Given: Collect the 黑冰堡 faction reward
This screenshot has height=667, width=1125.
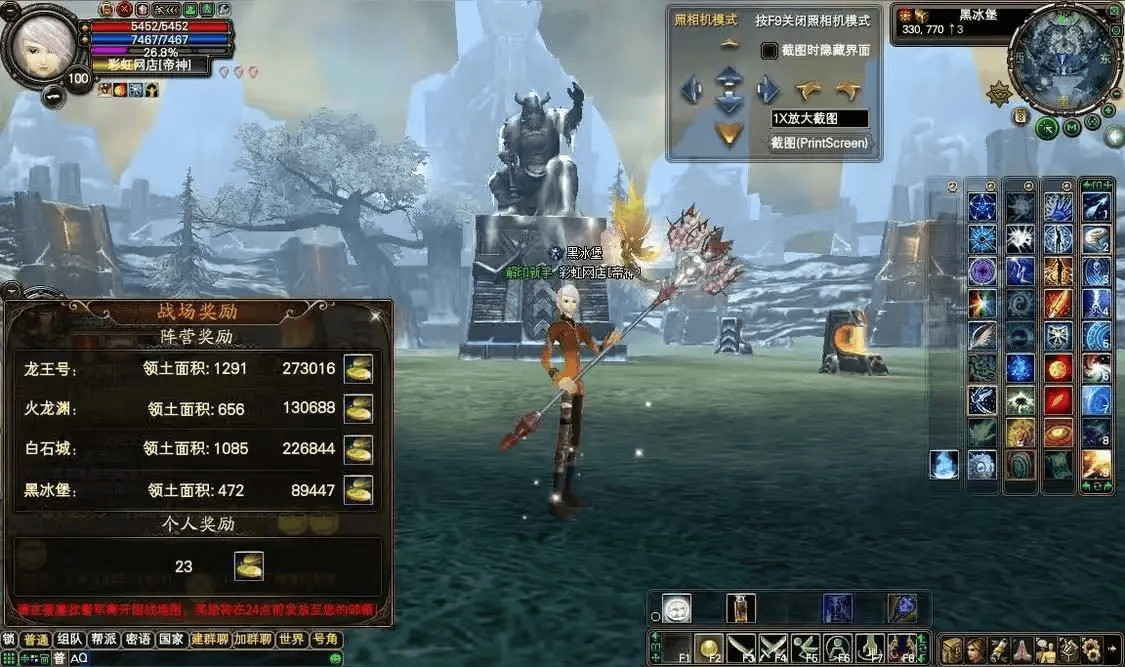Looking at the screenshot, I should (x=358, y=490).
